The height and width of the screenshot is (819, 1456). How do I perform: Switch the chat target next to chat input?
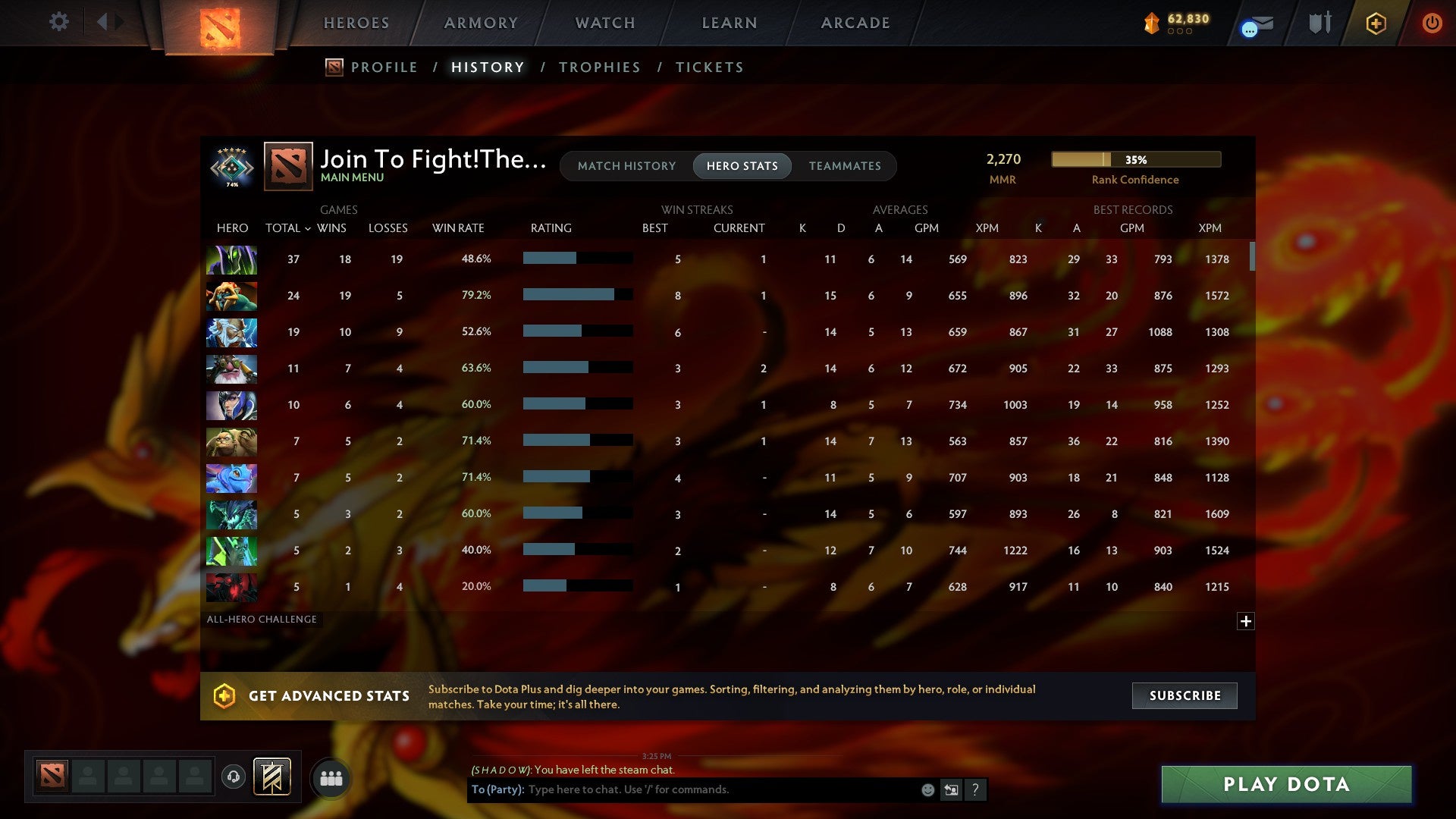950,789
